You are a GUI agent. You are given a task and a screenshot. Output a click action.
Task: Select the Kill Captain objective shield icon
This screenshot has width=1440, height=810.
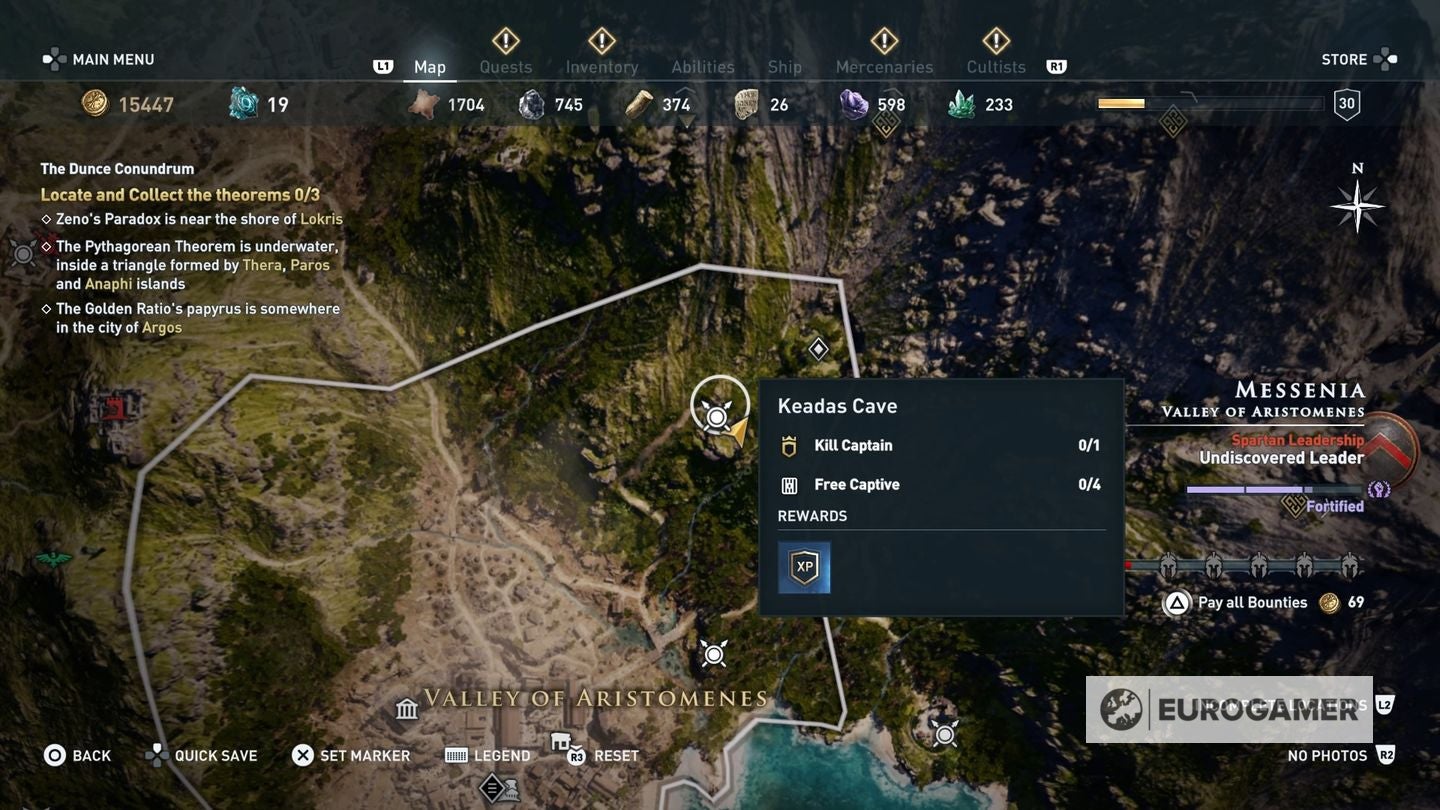[787, 445]
